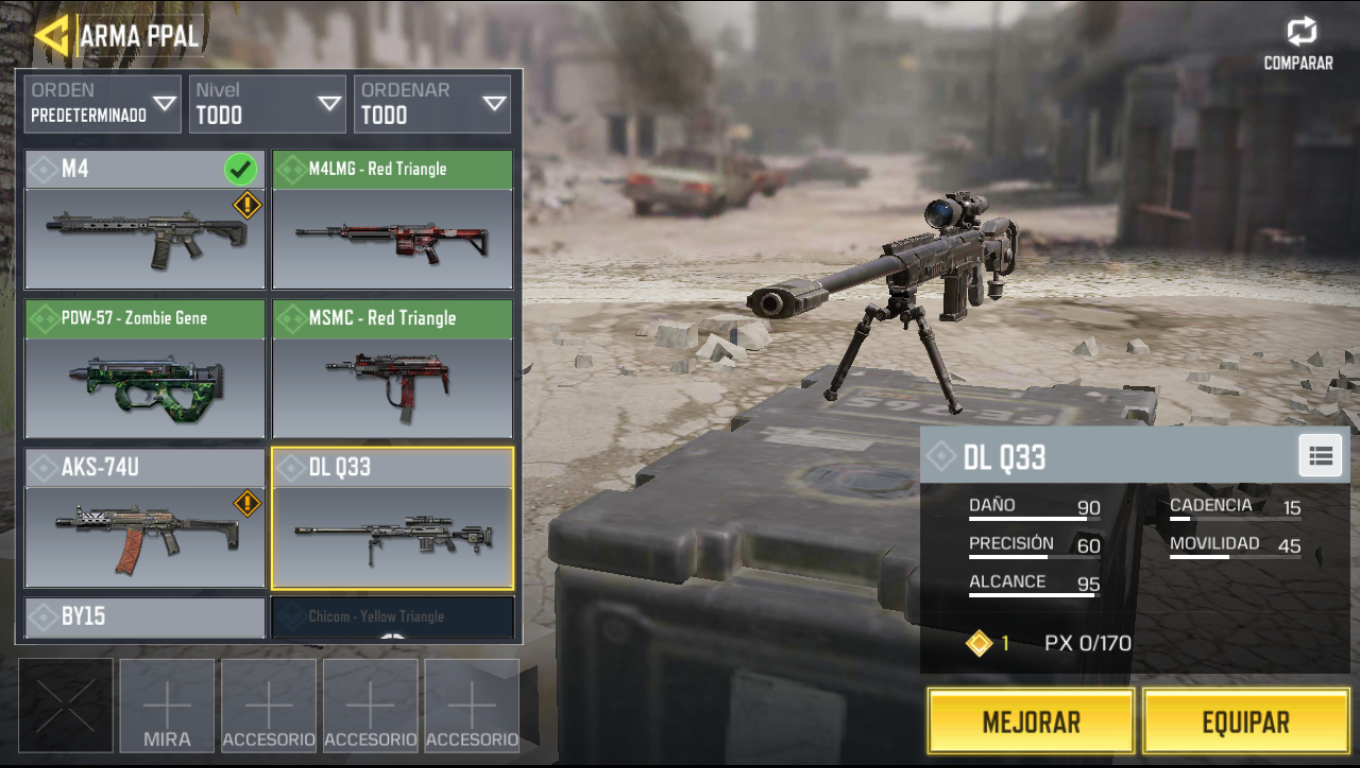Select the DL Q33 sniper card
Viewport: 1360px width, 768px height.
392,518
